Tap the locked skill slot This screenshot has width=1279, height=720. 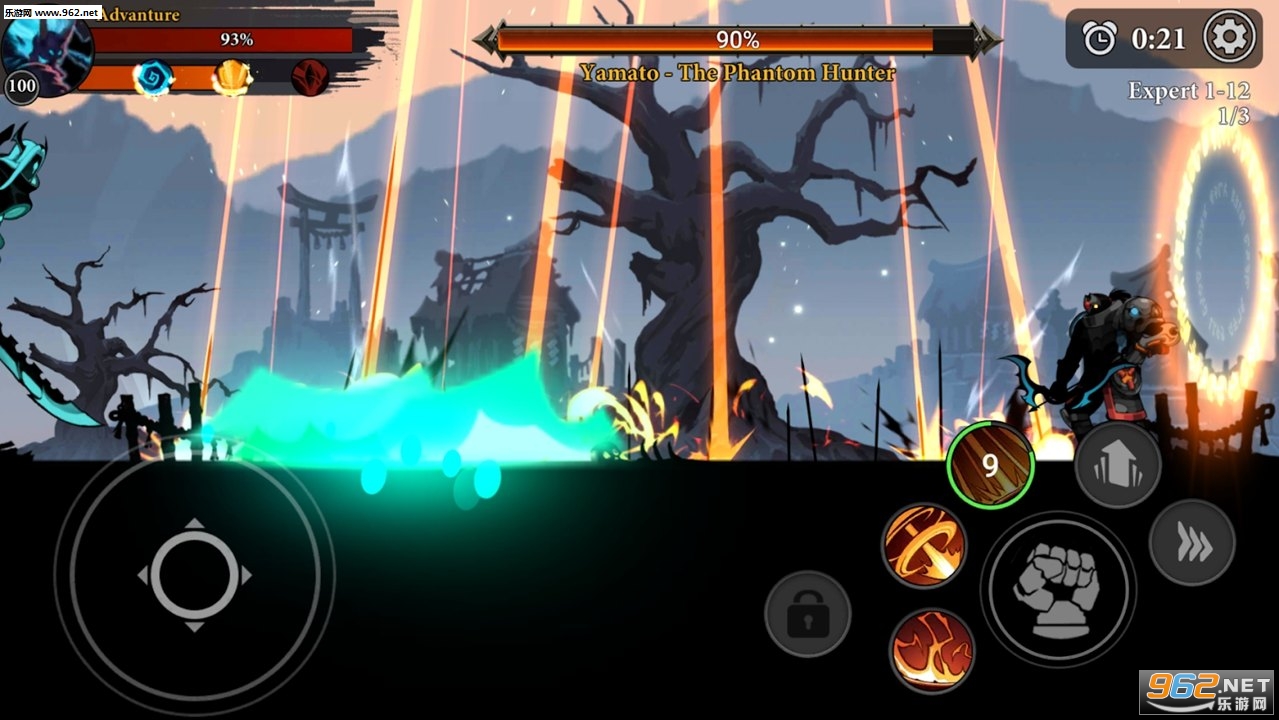pyautogui.click(x=807, y=614)
